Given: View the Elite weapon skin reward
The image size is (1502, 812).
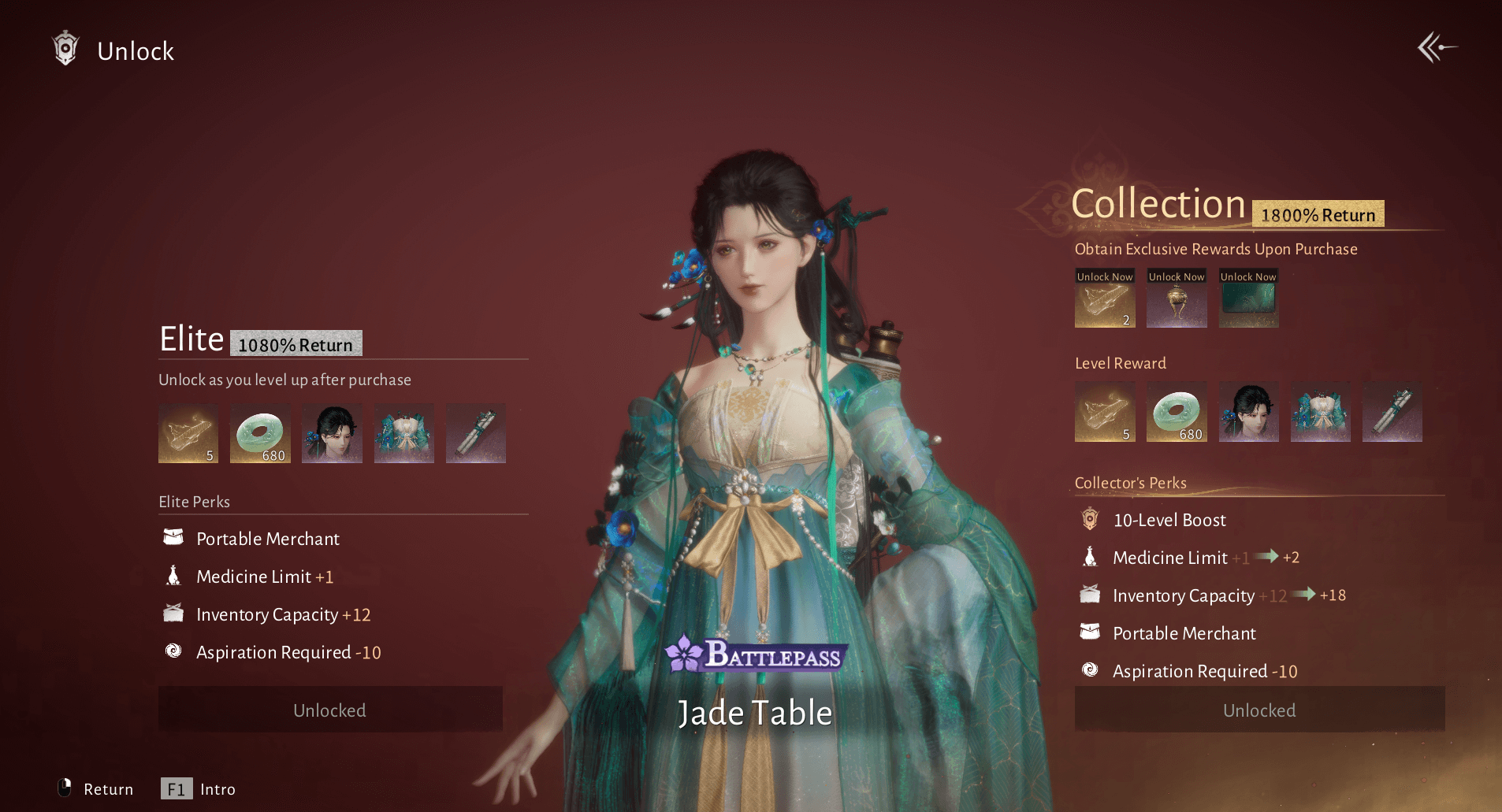Looking at the screenshot, I should 475,433.
